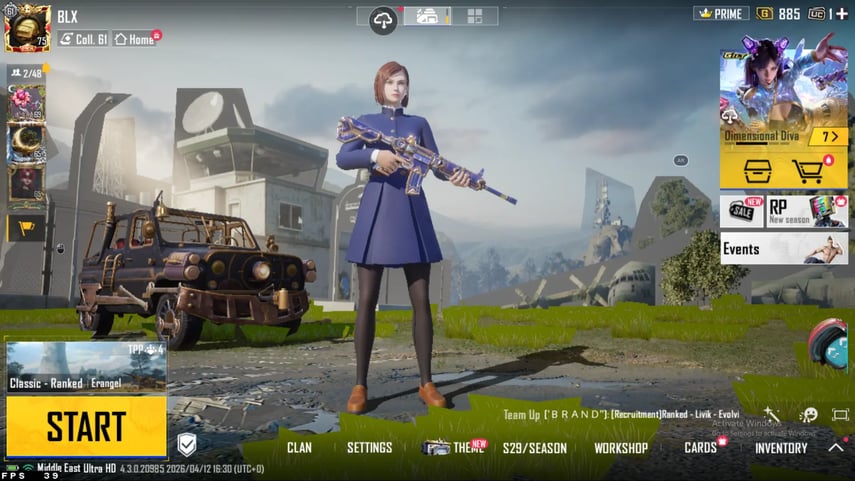Open the WORKSHOP menu
855x481 pixels.
click(620, 448)
